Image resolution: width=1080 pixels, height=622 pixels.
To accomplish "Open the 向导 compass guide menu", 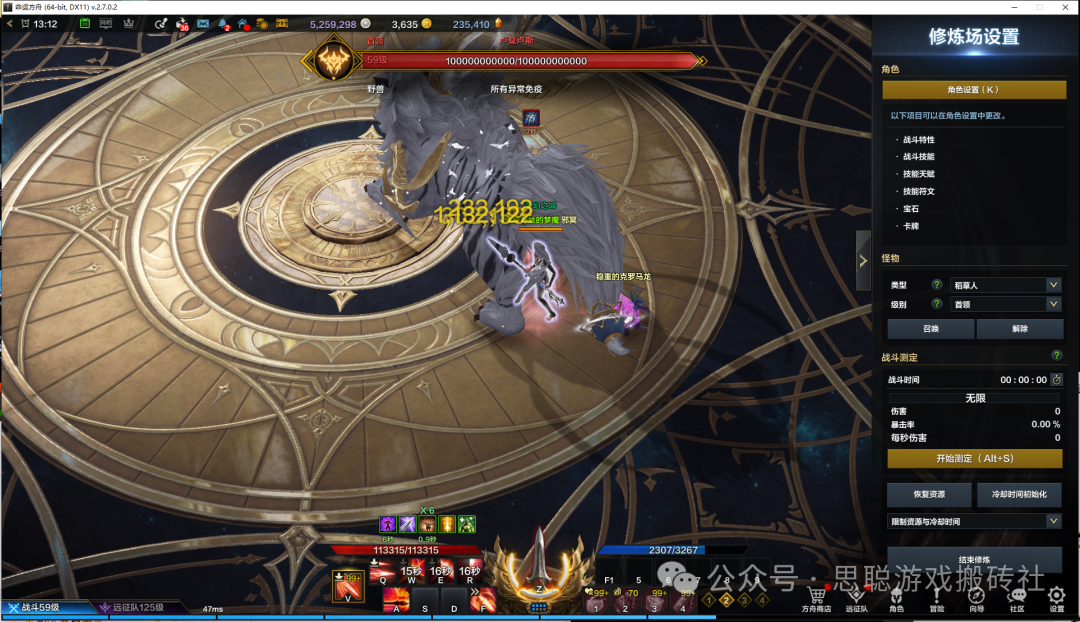I will coord(977,598).
